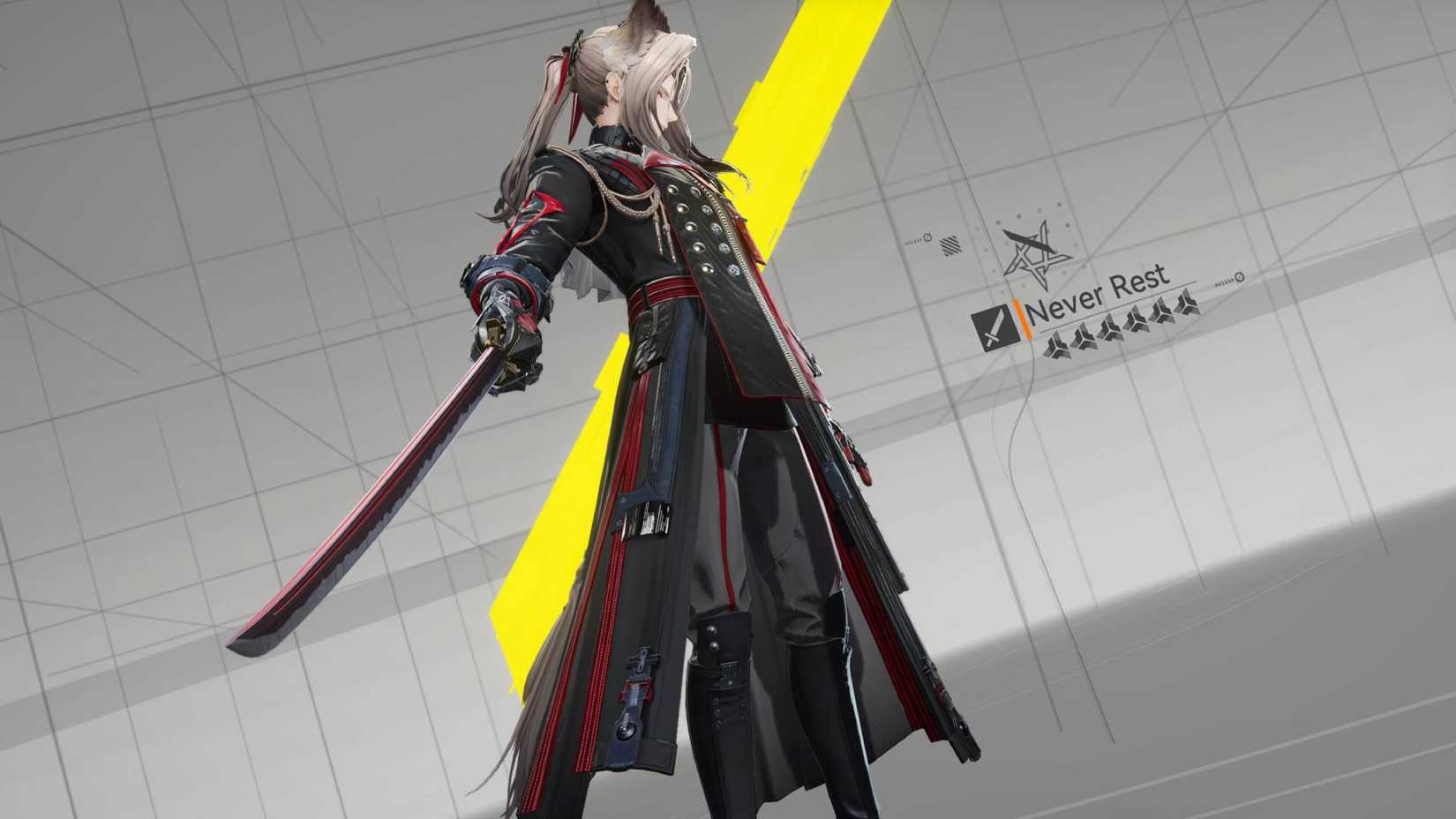
Task: Click the circular marker left of the striped hexagon
Action: 927,237
